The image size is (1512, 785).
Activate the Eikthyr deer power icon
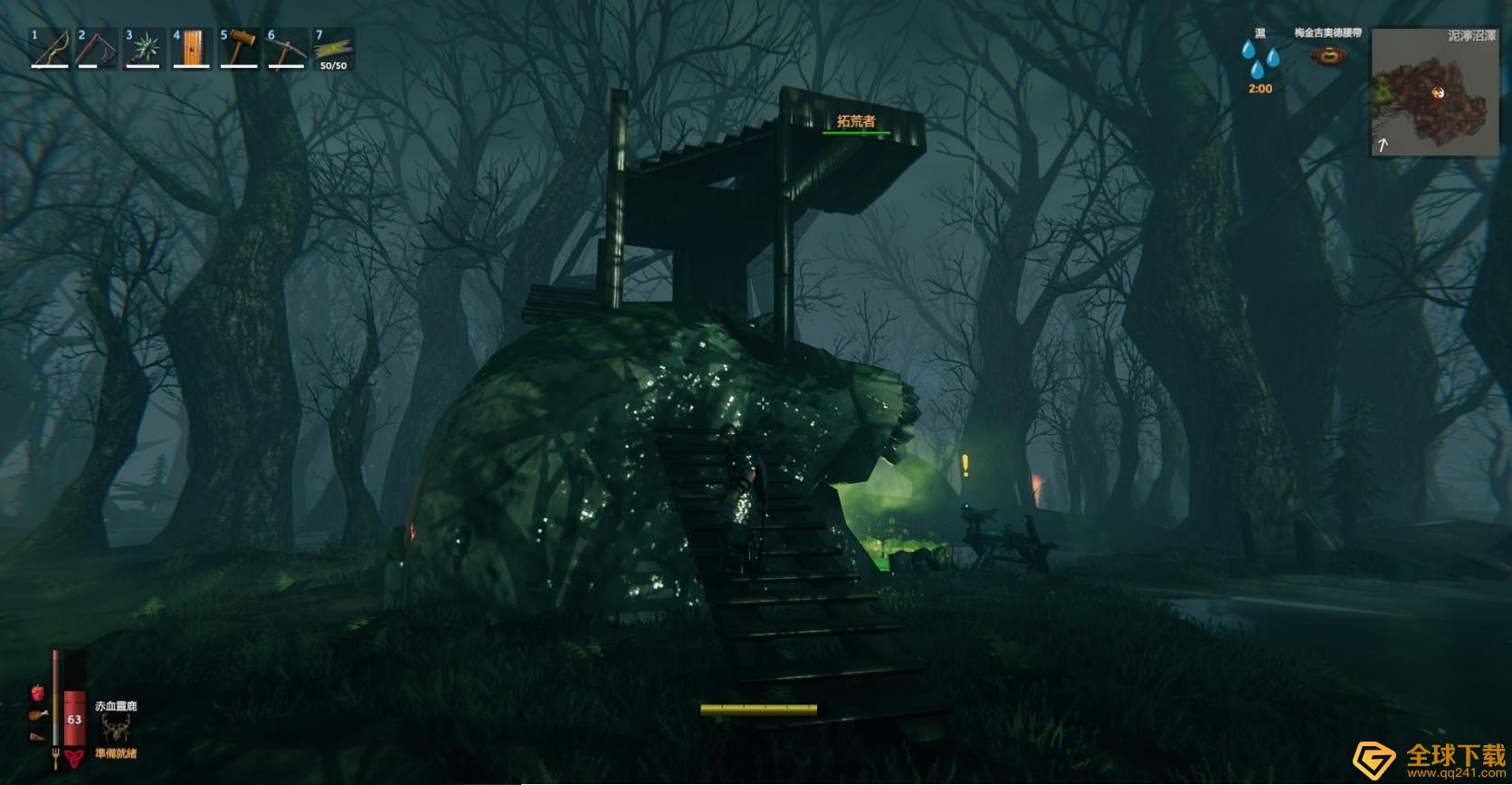(x=116, y=728)
